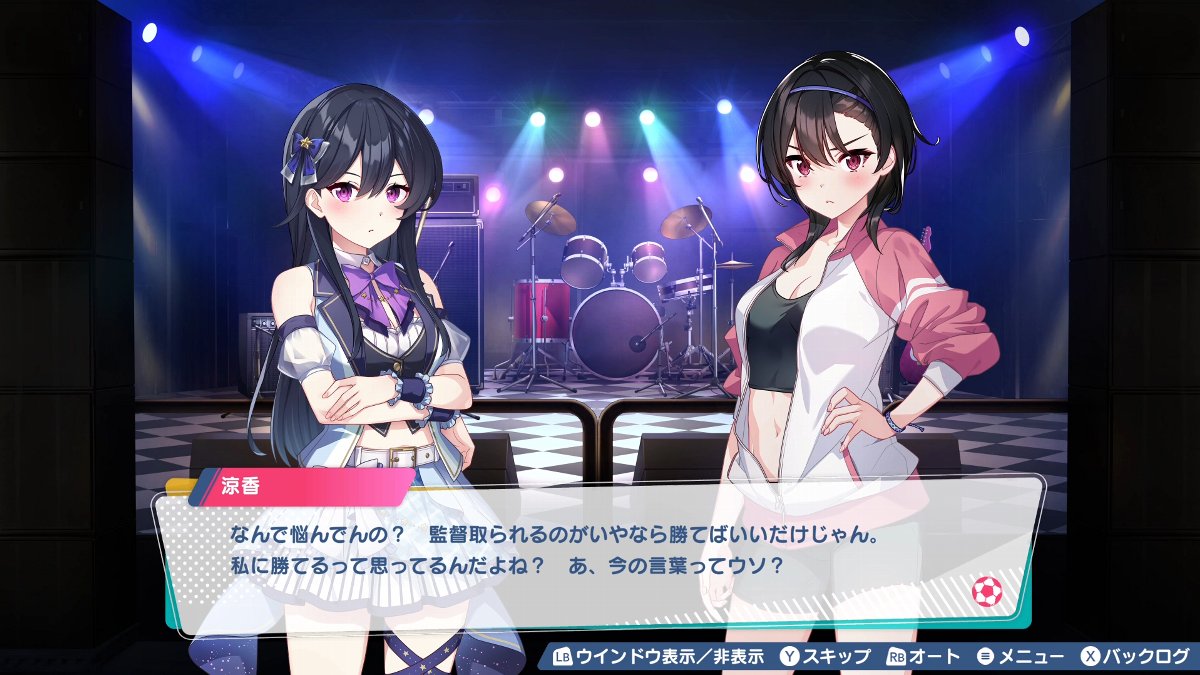The image size is (1200, 675).
Task: Click the soccer ball icon to advance dialogue
Action: (986, 592)
